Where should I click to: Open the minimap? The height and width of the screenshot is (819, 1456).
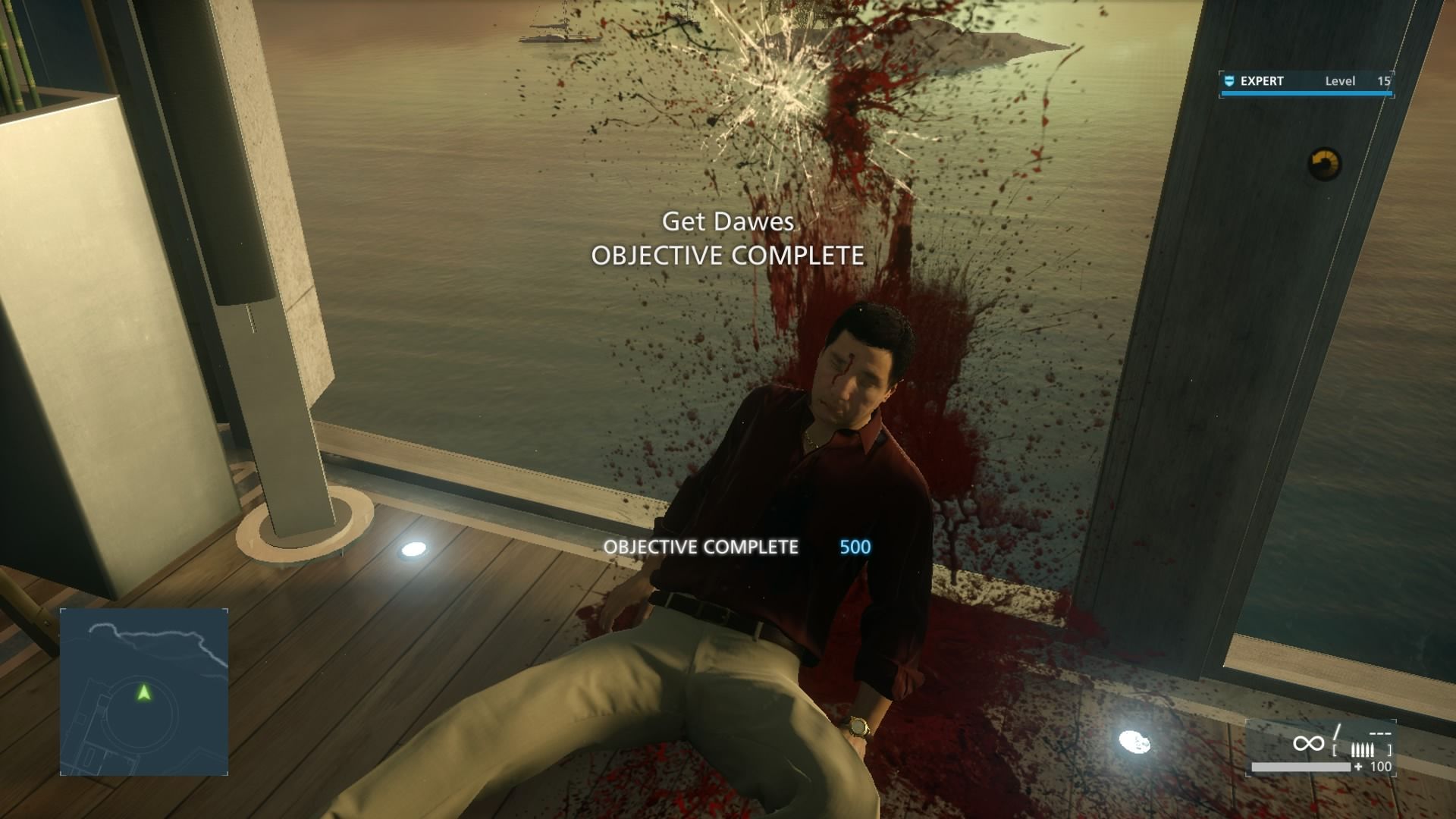[x=144, y=692]
